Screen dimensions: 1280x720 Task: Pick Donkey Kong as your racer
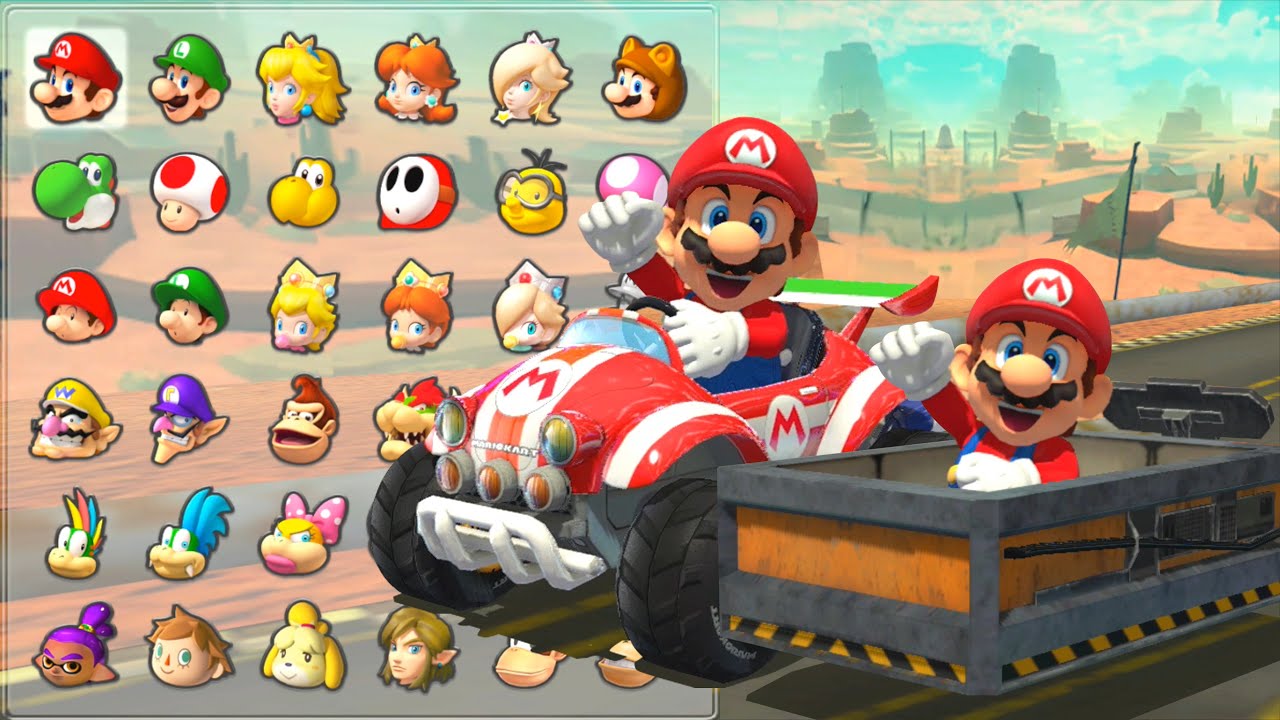click(303, 420)
